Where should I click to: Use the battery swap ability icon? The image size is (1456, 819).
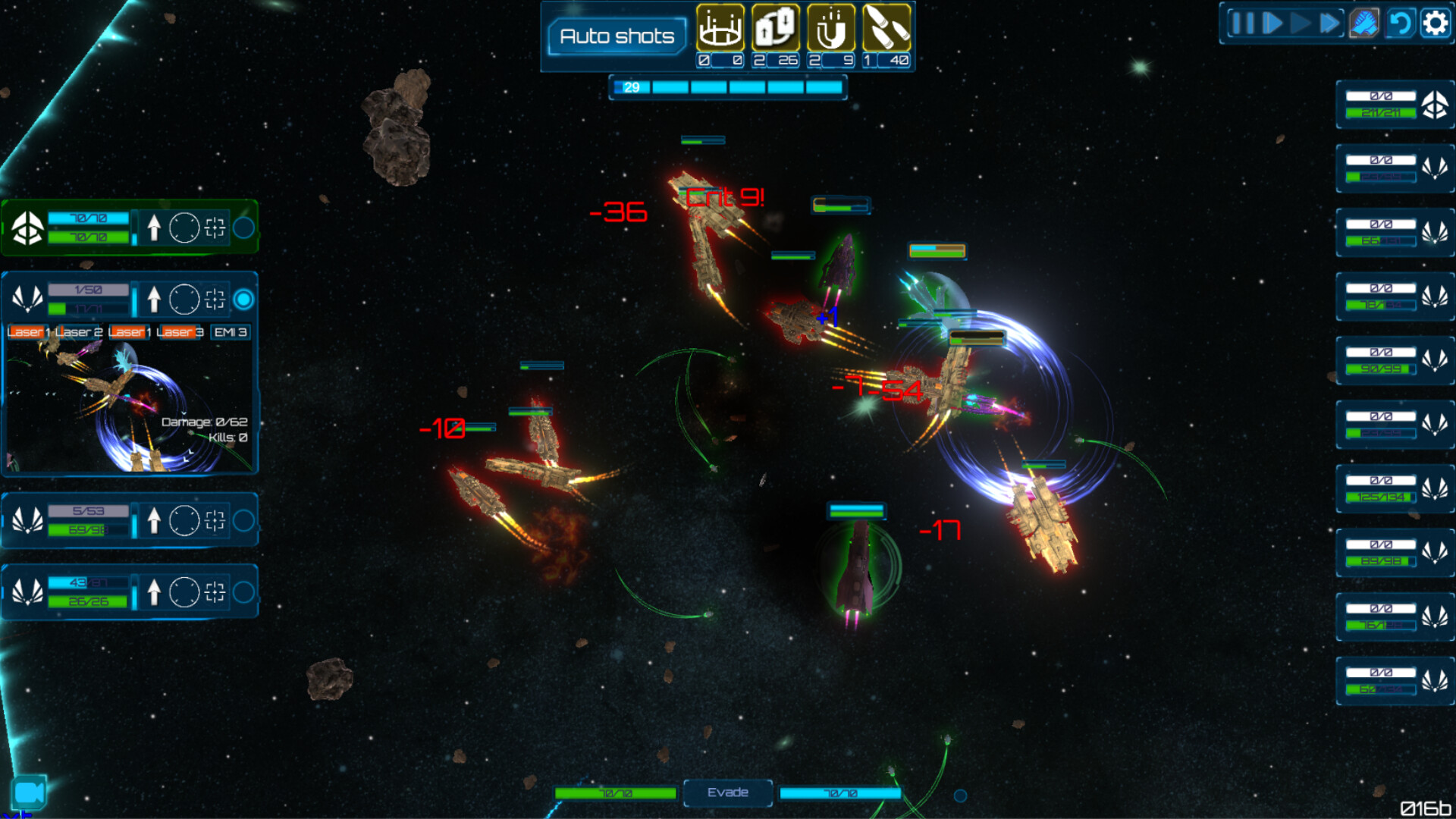[x=775, y=28]
